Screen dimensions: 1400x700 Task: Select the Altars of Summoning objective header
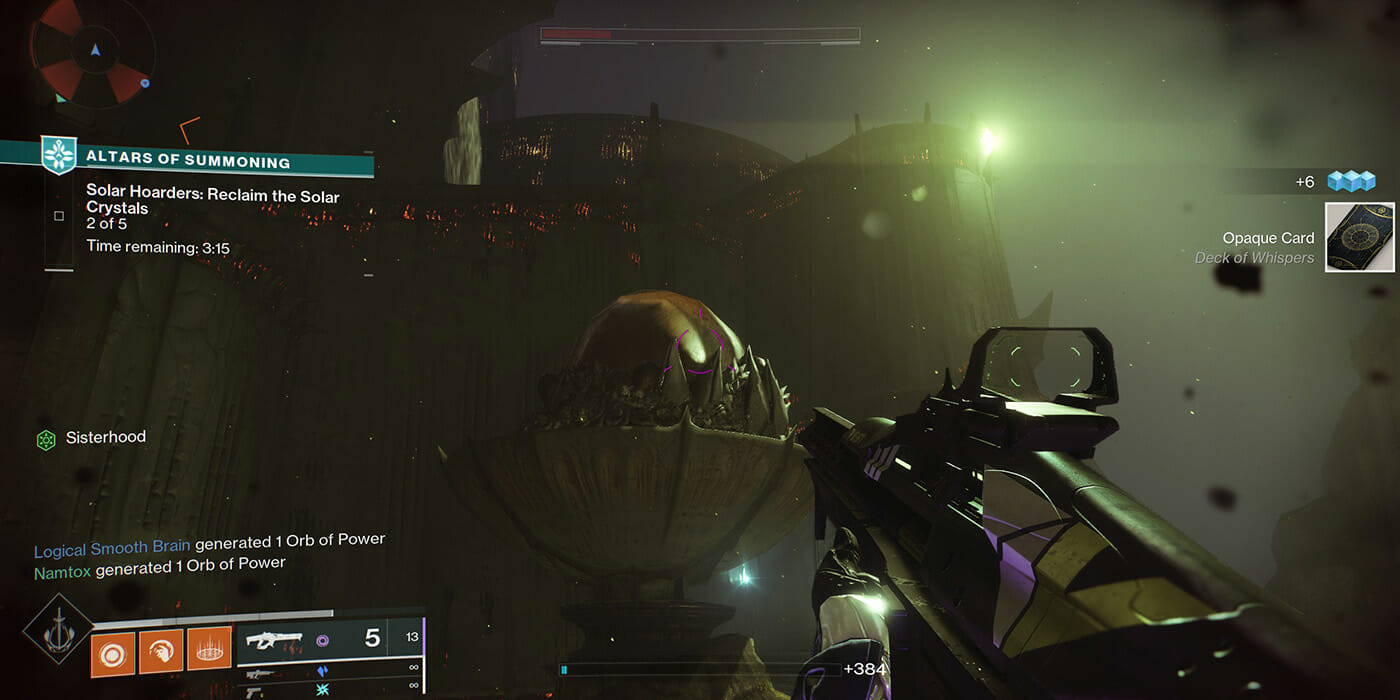(x=188, y=161)
